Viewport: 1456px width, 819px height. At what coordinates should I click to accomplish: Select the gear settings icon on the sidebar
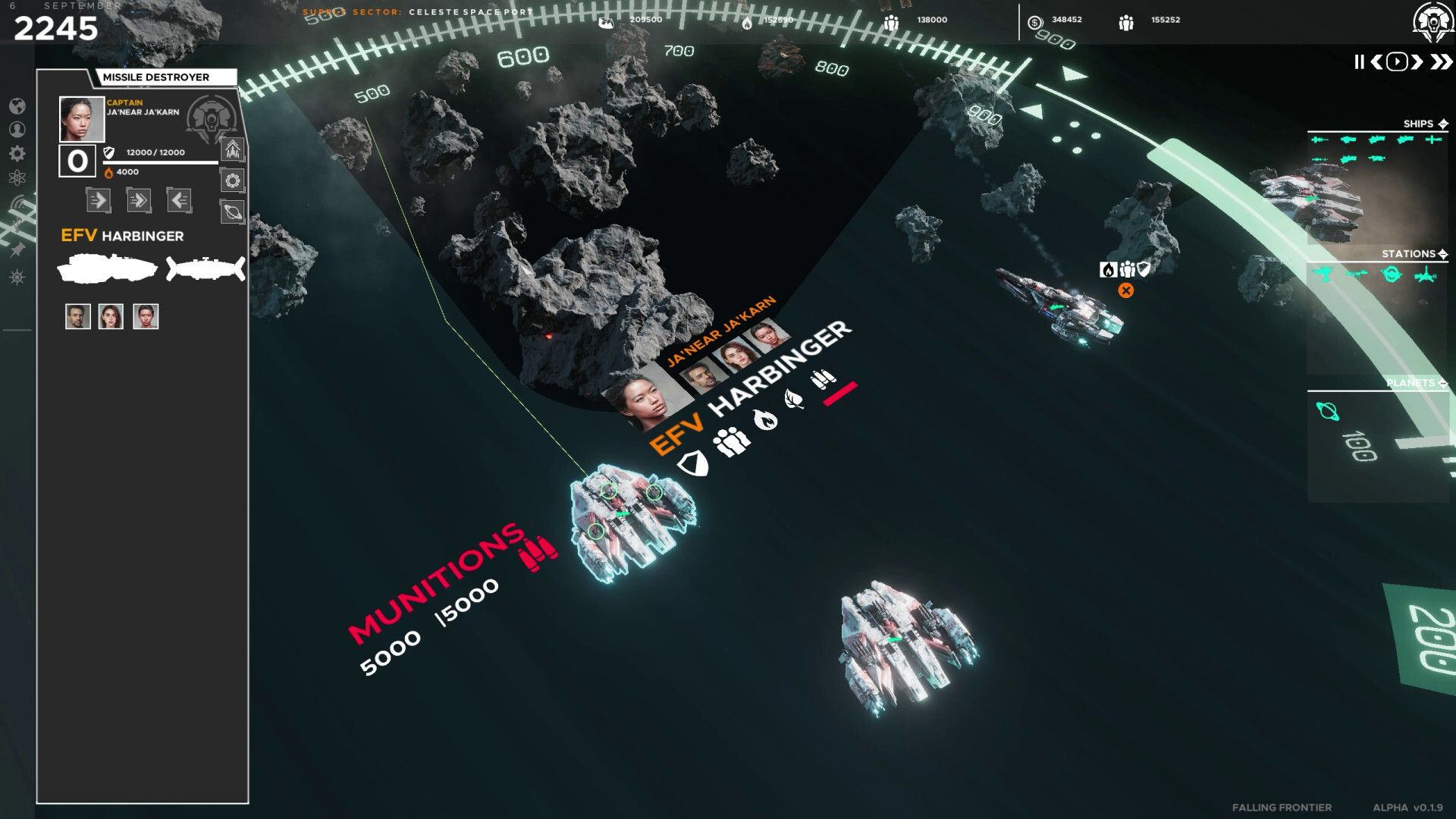[17, 153]
